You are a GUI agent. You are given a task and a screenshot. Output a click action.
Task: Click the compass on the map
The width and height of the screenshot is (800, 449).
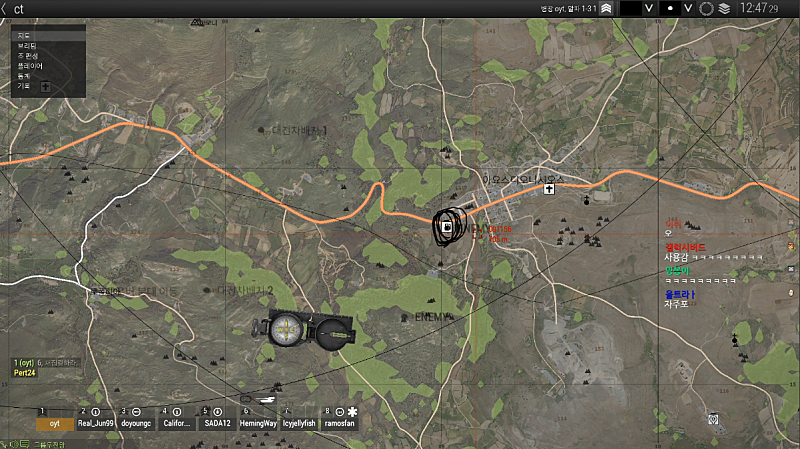click(x=289, y=327)
